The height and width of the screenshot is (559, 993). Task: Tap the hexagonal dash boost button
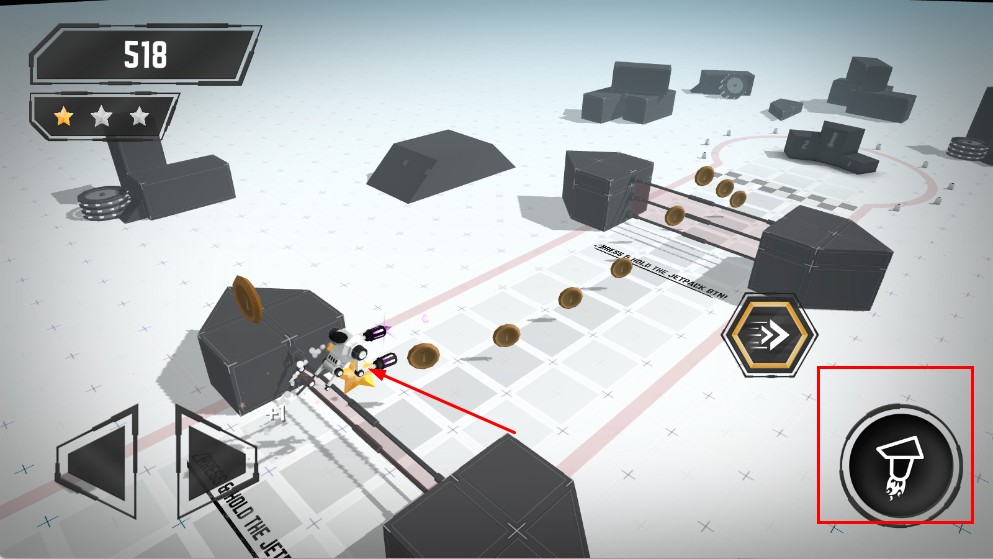[769, 337]
